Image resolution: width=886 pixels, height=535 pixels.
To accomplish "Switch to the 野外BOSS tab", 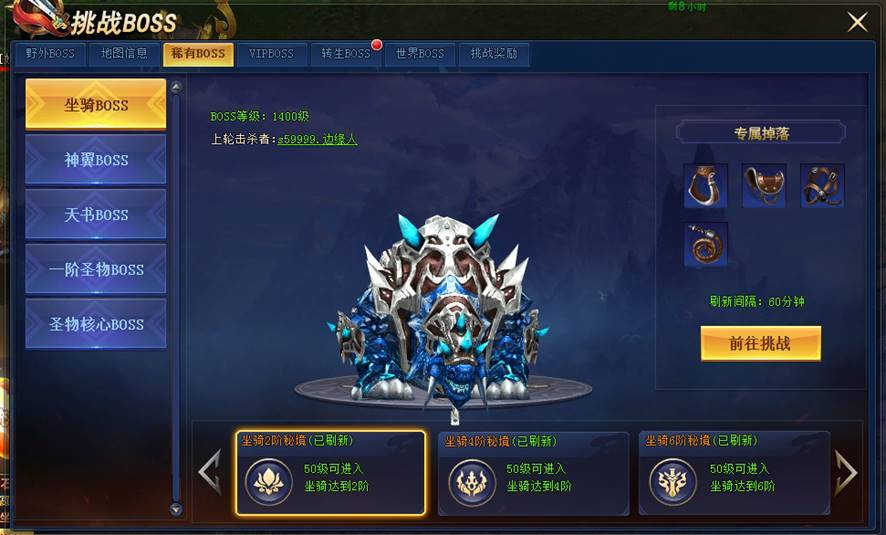I will pos(50,54).
